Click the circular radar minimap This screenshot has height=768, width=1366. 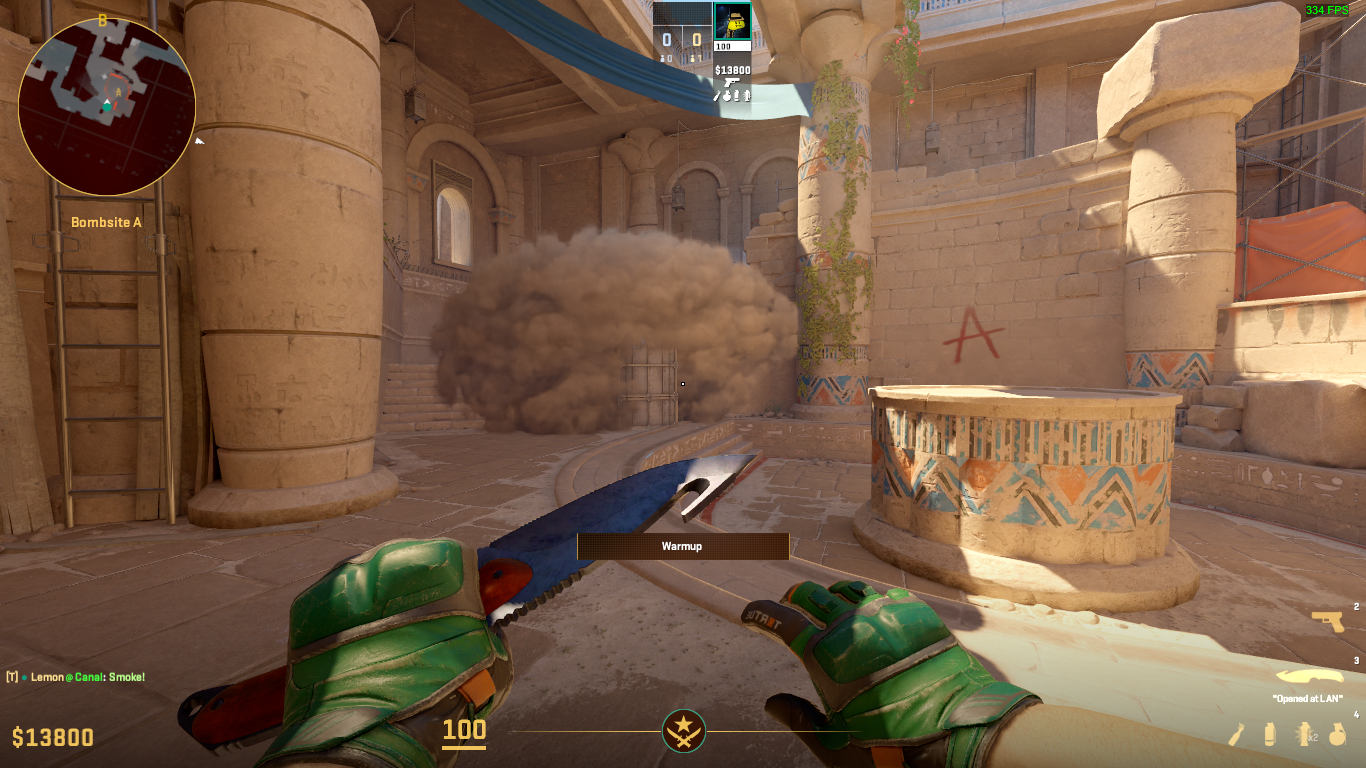pos(106,106)
